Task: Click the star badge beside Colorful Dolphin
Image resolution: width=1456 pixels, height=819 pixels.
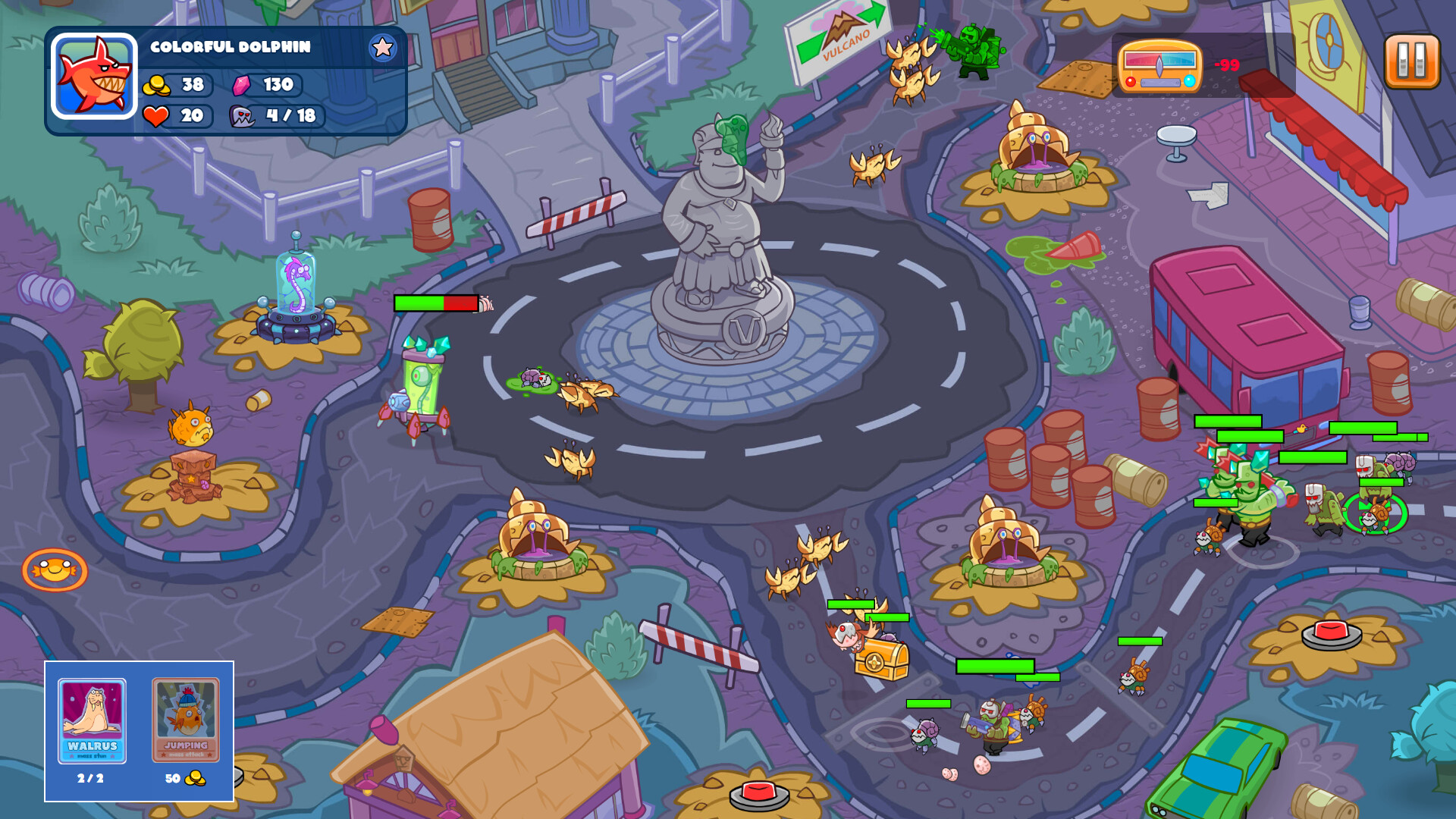Action: [382, 48]
